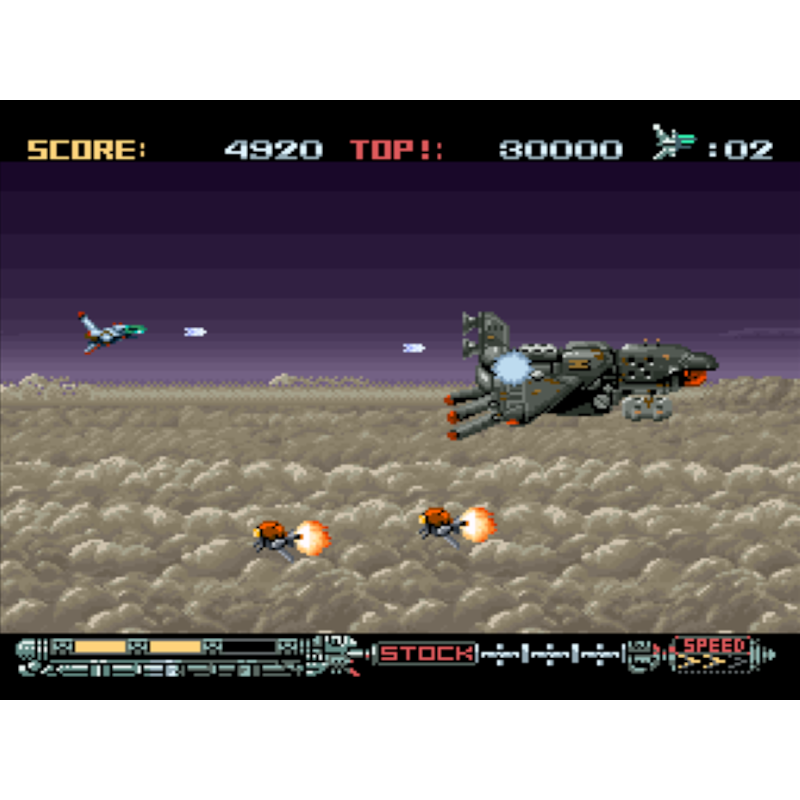Select the STOCK weapon label
This screenshot has width=800, height=800.
click(x=426, y=654)
